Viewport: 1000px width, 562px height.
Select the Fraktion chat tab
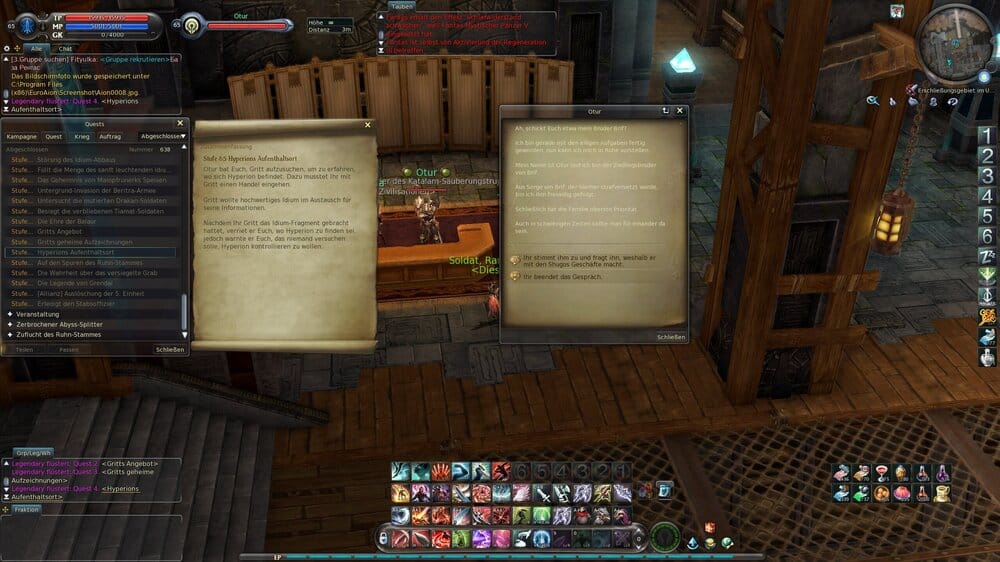click(x=26, y=509)
